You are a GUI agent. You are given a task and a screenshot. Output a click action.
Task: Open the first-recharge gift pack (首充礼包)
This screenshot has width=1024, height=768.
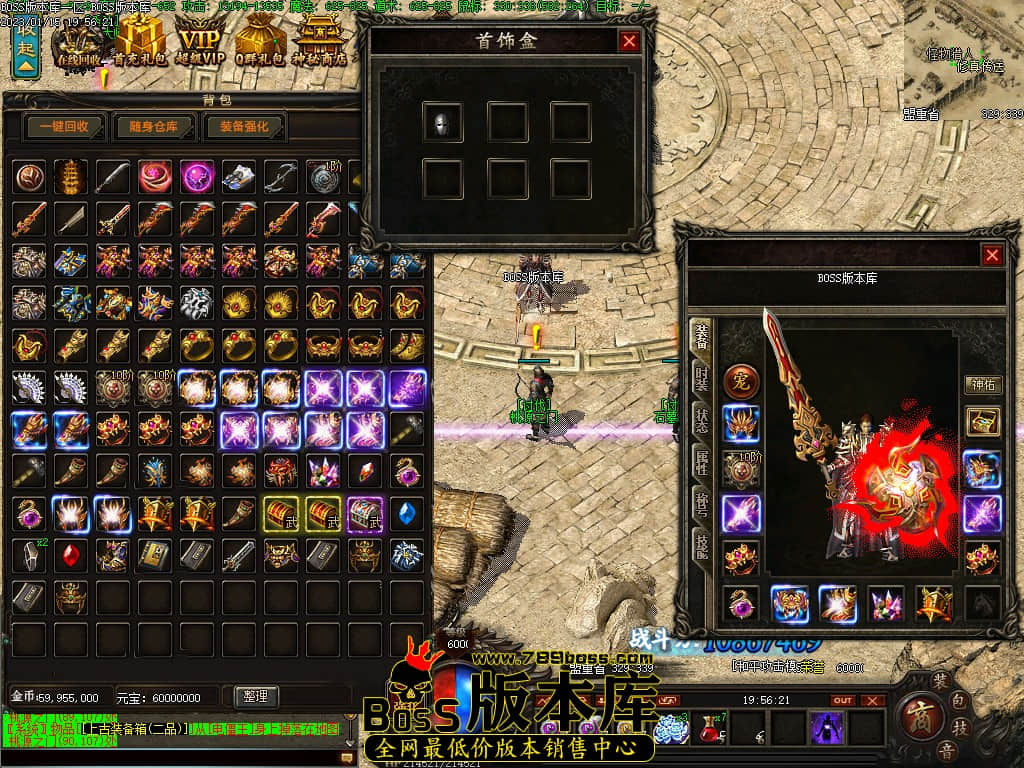[x=140, y=44]
